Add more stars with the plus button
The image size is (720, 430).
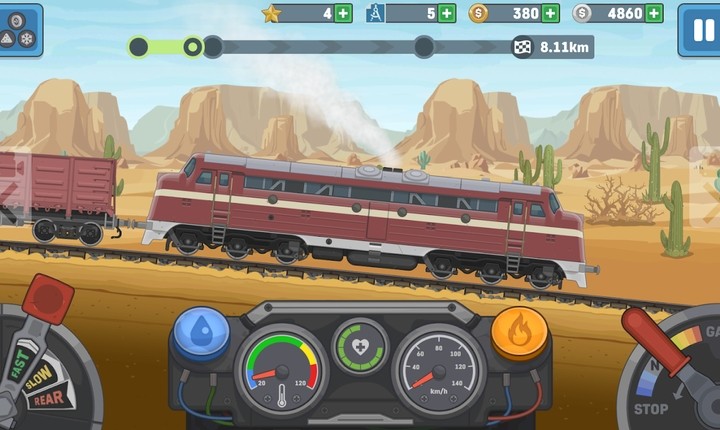point(343,13)
